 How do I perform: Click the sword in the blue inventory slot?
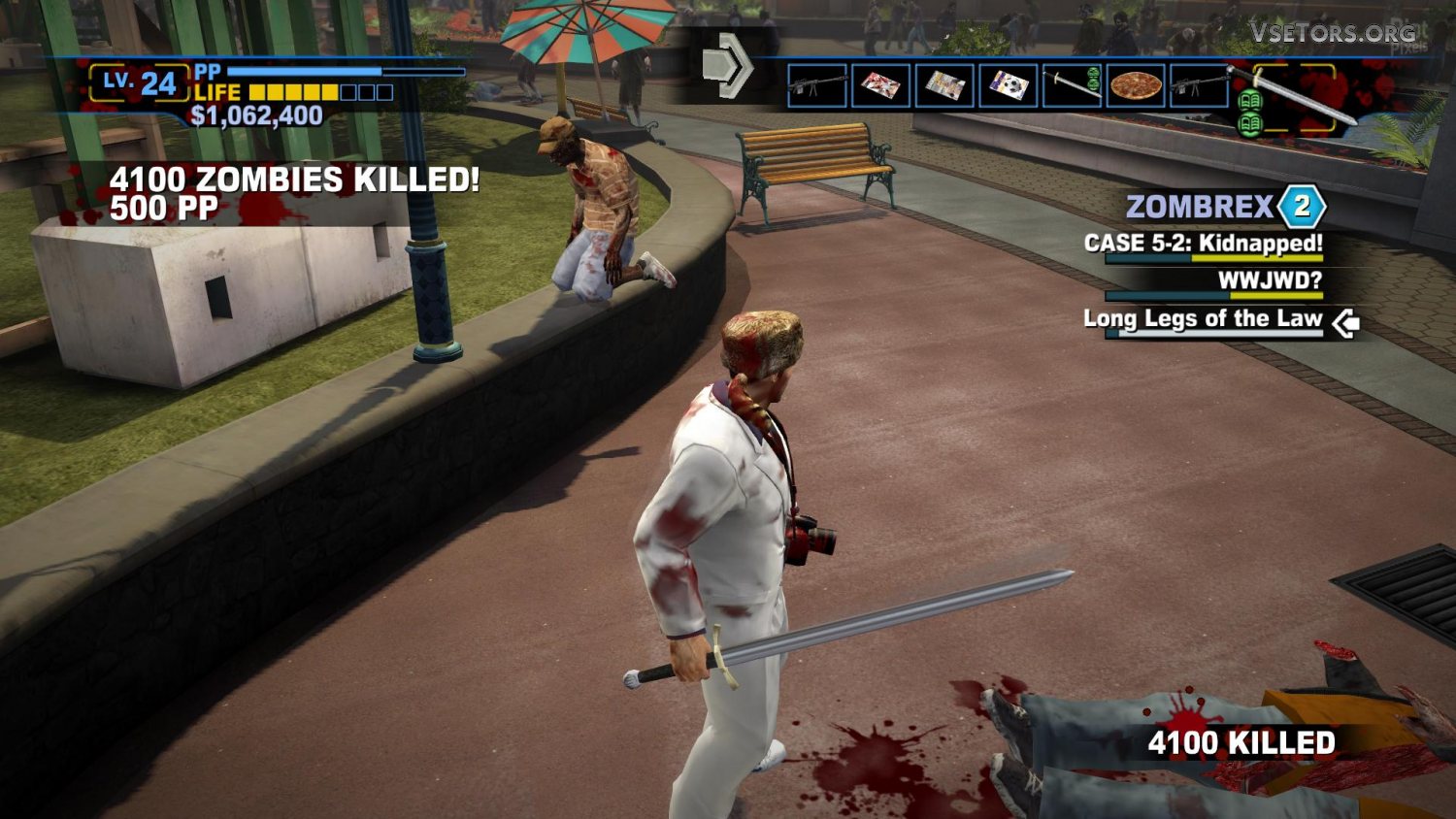point(1072,86)
